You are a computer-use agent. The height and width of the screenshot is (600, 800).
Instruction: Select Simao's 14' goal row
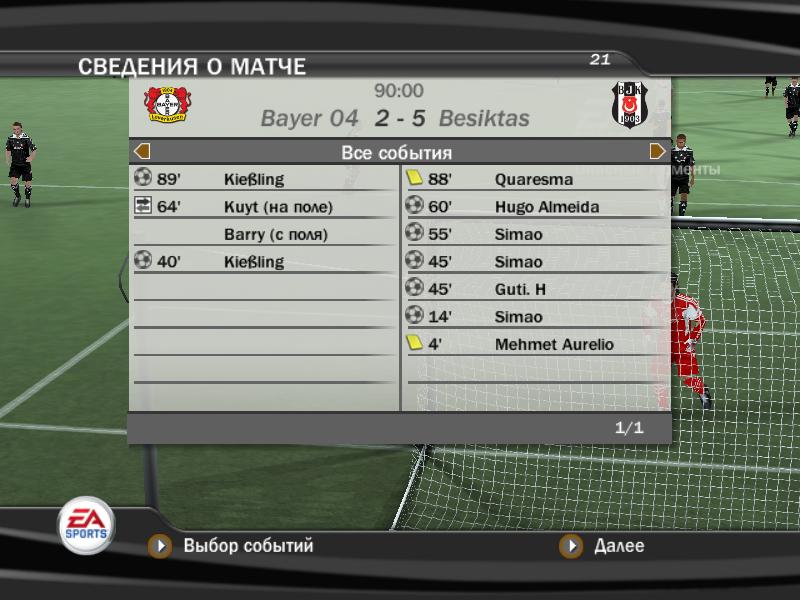(535, 317)
